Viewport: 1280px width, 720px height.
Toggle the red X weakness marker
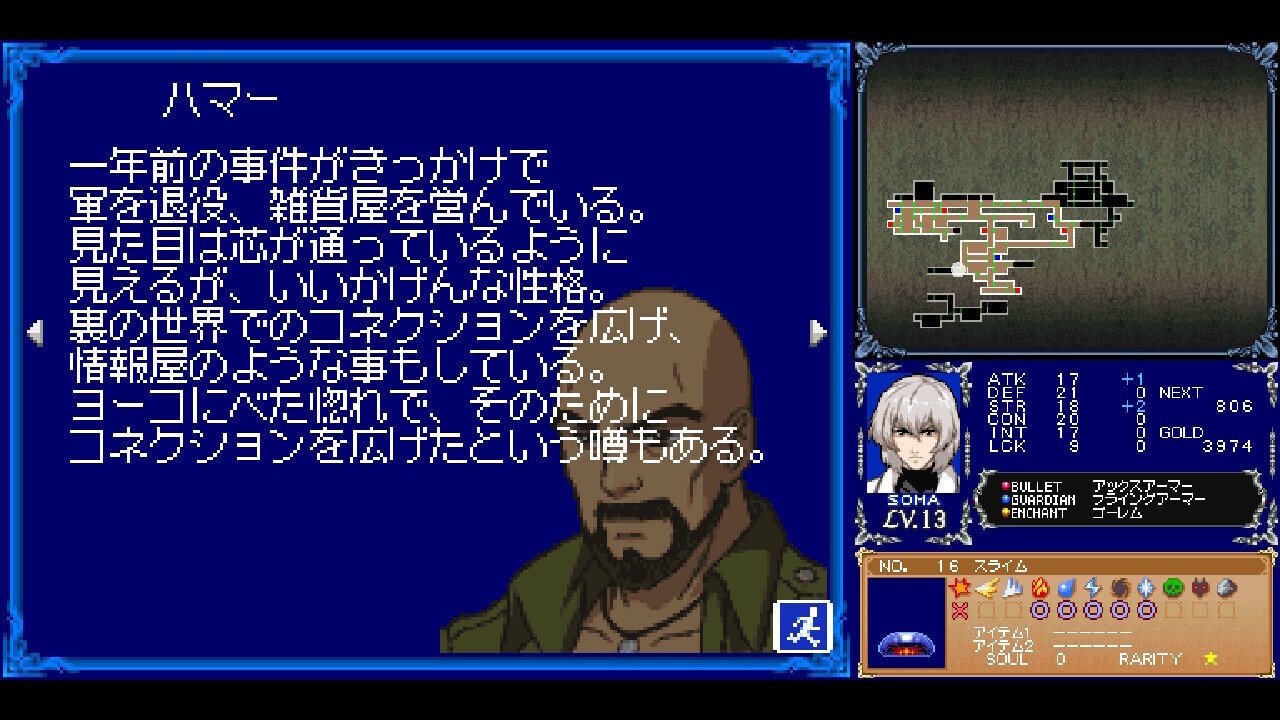960,609
